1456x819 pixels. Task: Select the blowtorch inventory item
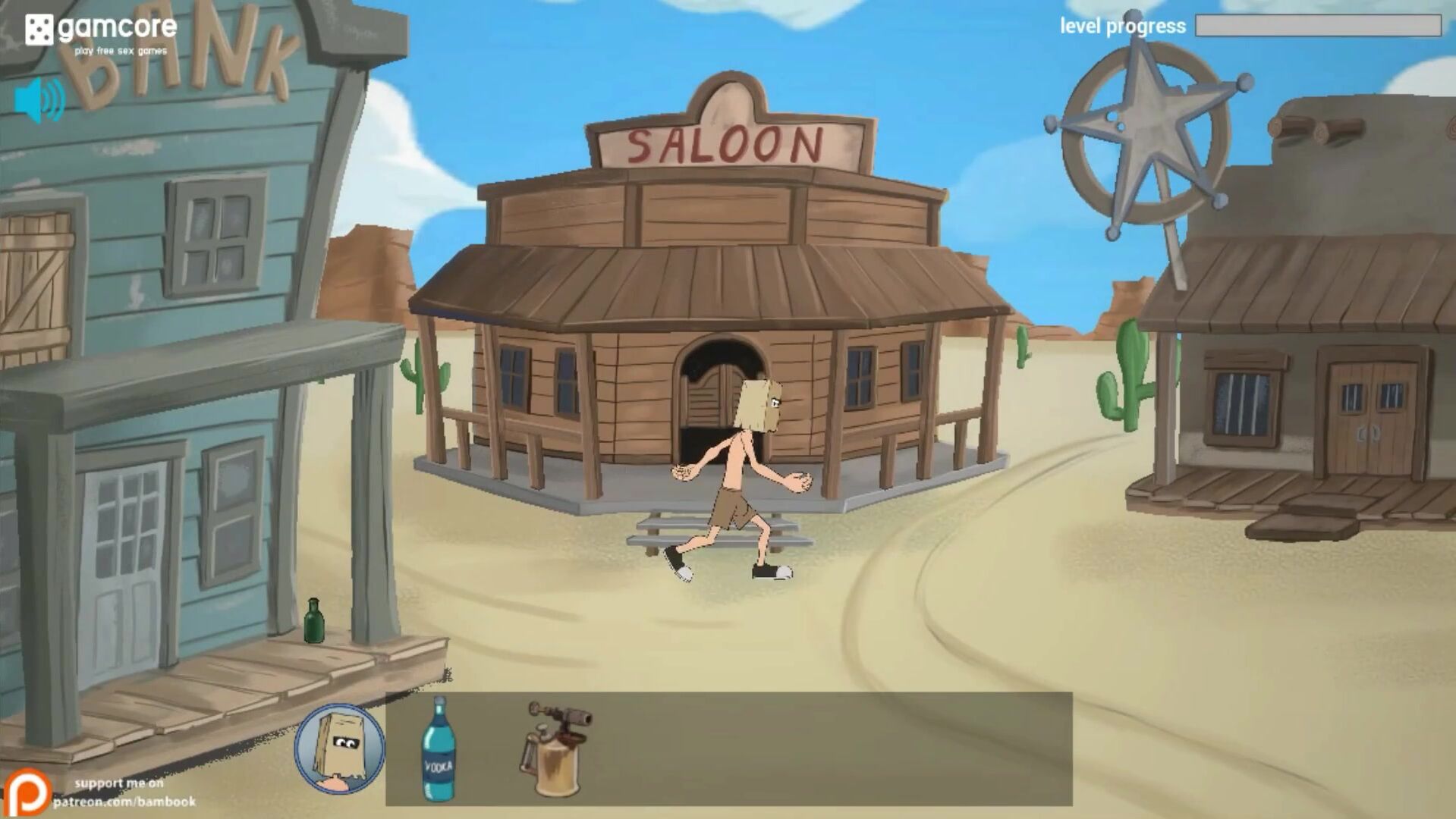[555, 749]
